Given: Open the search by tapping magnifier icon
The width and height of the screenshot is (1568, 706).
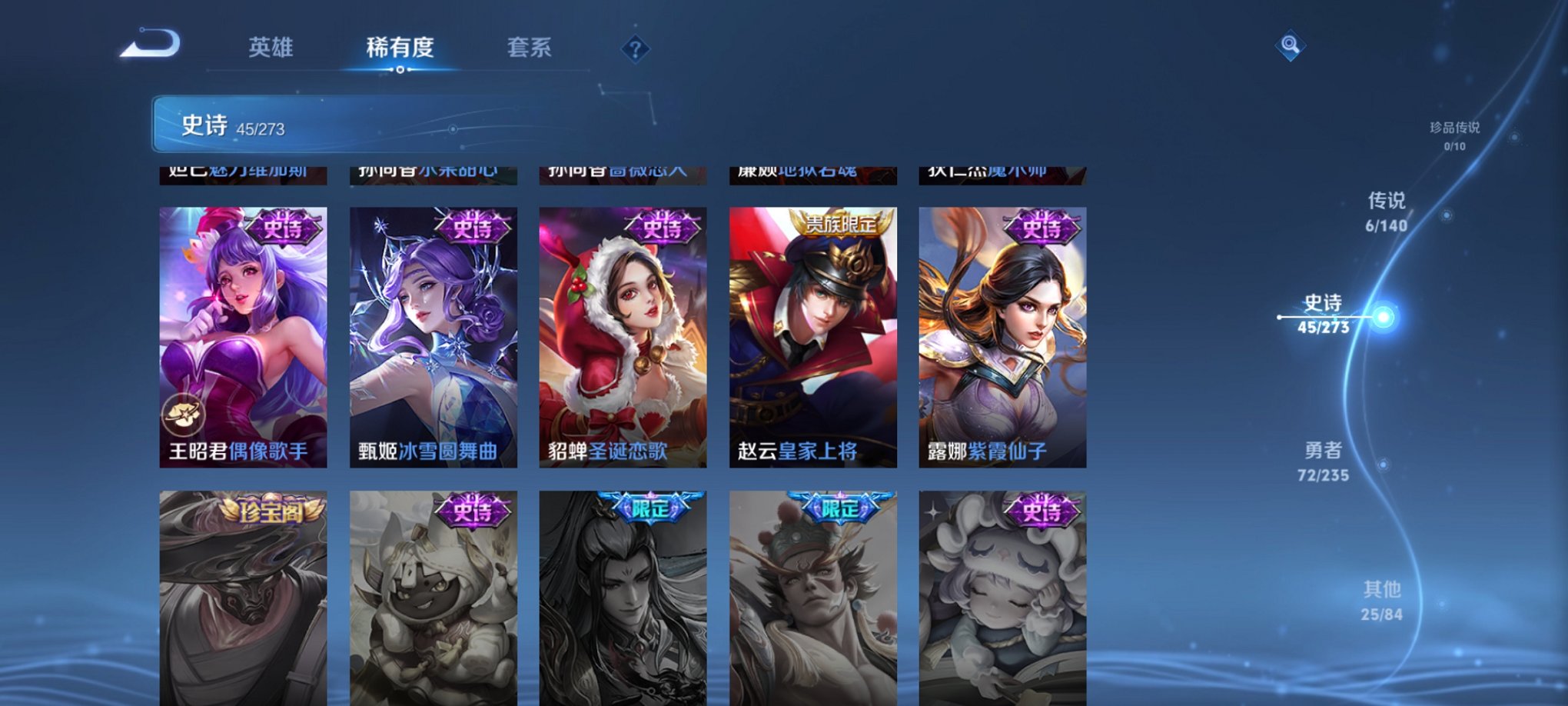Looking at the screenshot, I should click(1289, 46).
